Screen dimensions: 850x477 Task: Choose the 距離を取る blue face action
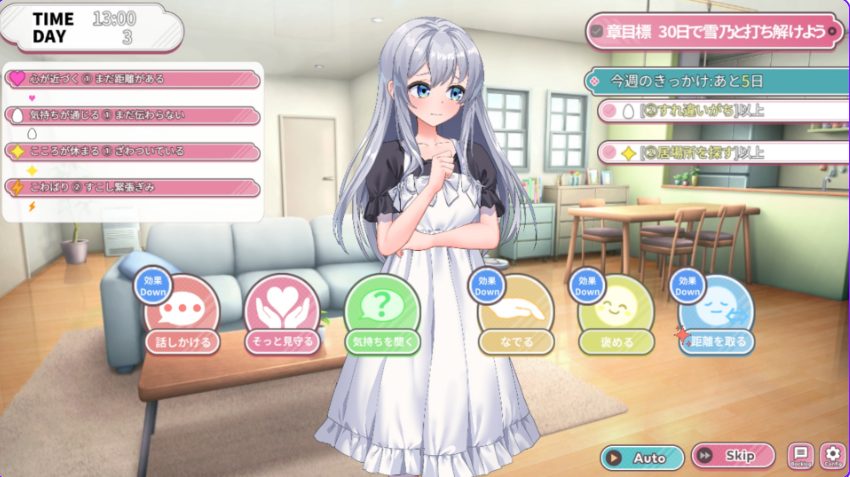[x=716, y=317]
